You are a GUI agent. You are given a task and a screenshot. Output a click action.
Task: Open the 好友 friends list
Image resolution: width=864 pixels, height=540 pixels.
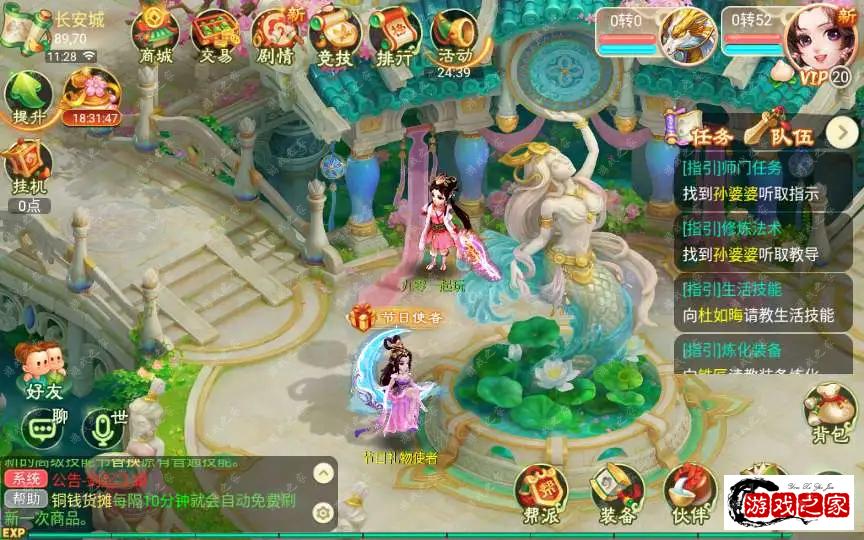[x=43, y=370]
